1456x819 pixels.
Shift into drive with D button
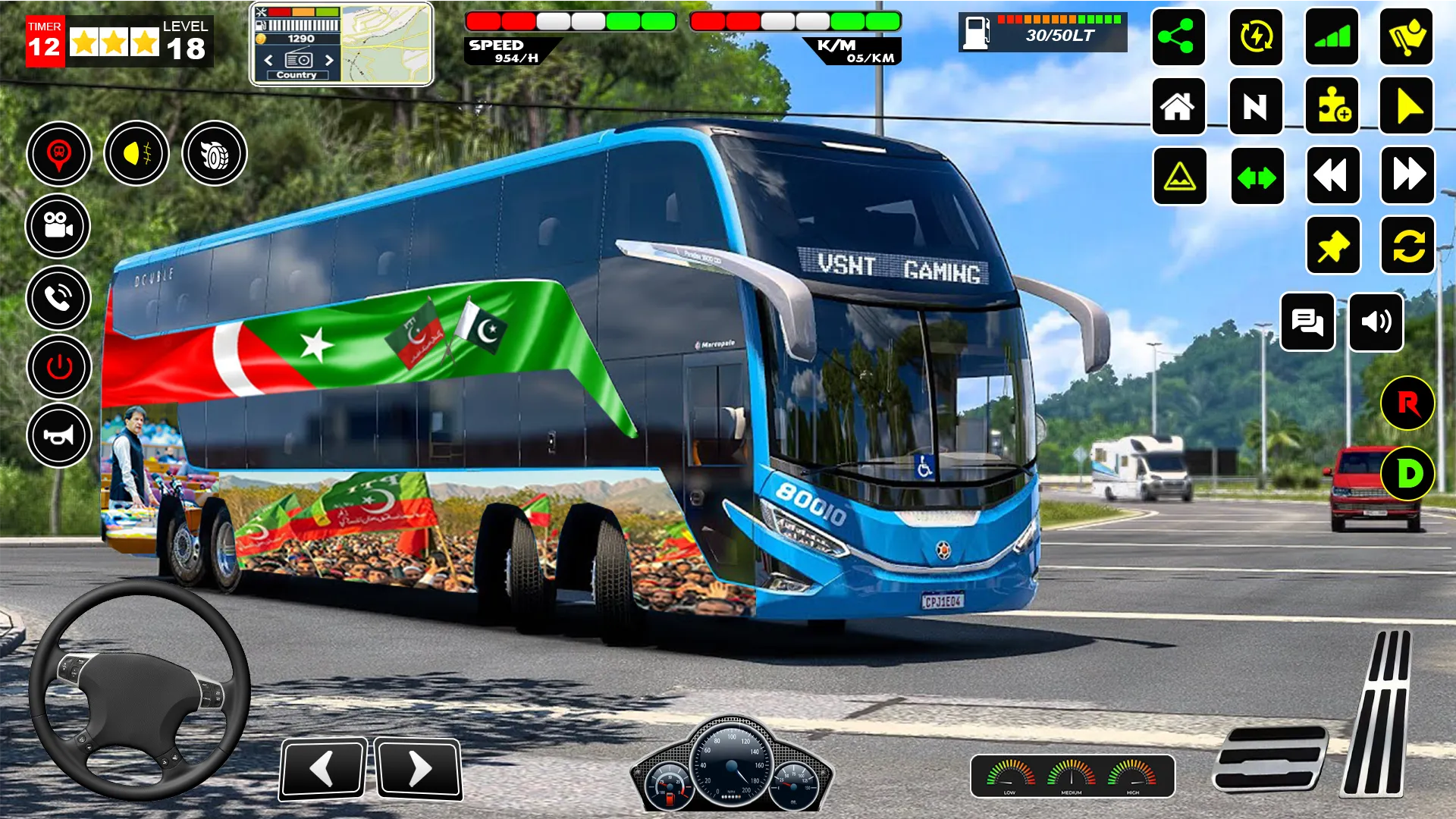(1407, 474)
